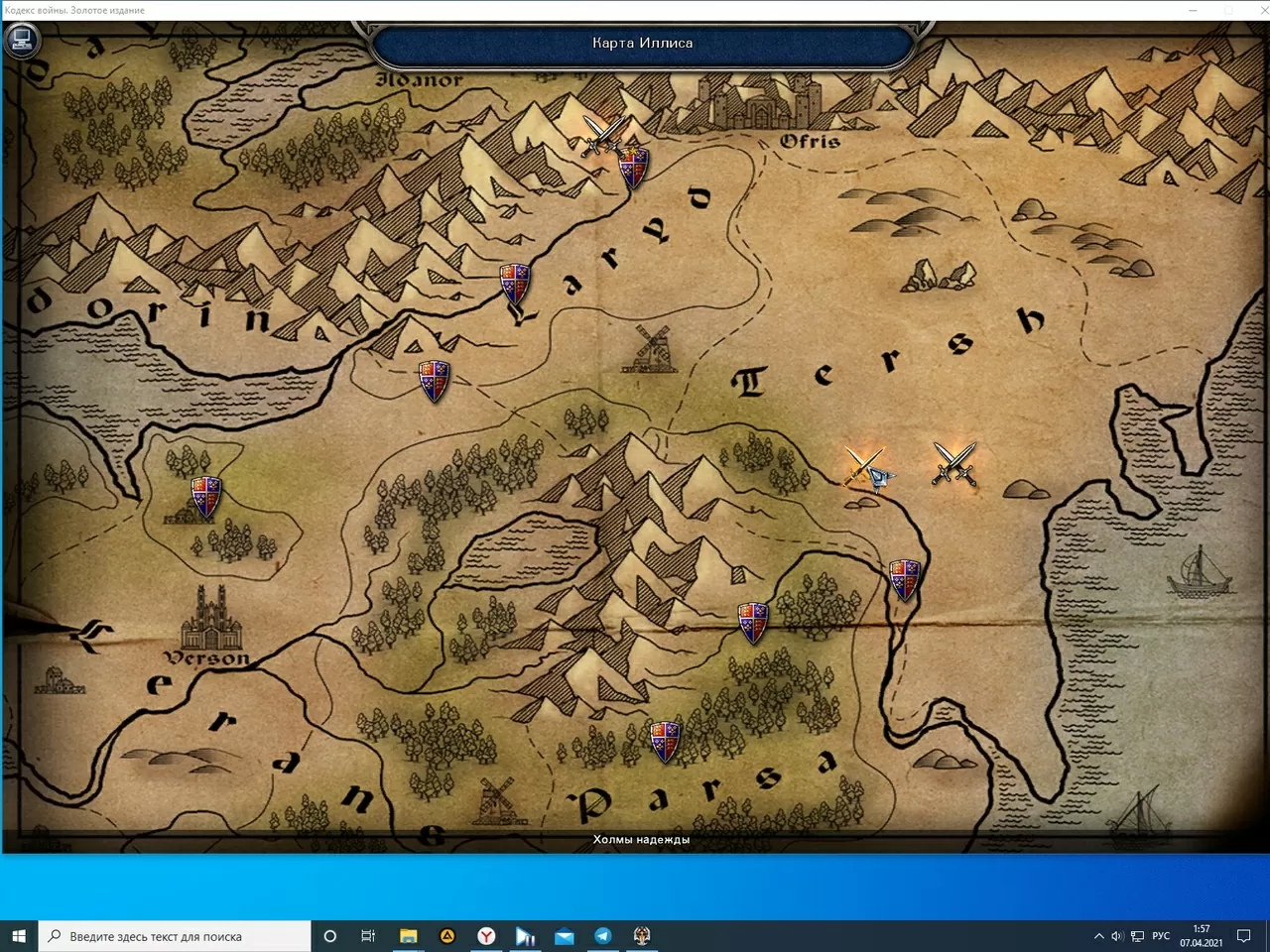This screenshot has width=1270, height=952.
Task: Select the shield marker in the forest above Verson
Action: point(205,497)
